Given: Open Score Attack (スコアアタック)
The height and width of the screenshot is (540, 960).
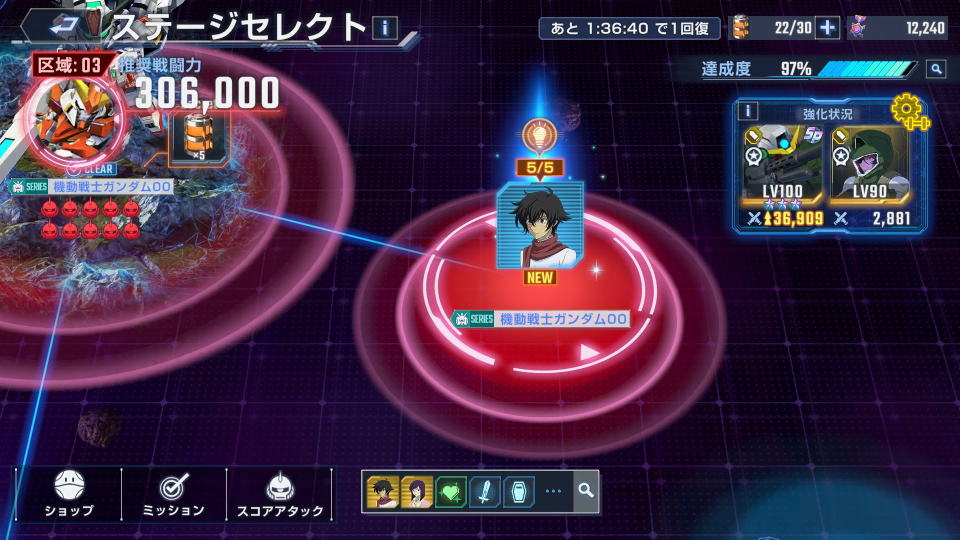Looking at the screenshot, I should (280, 494).
